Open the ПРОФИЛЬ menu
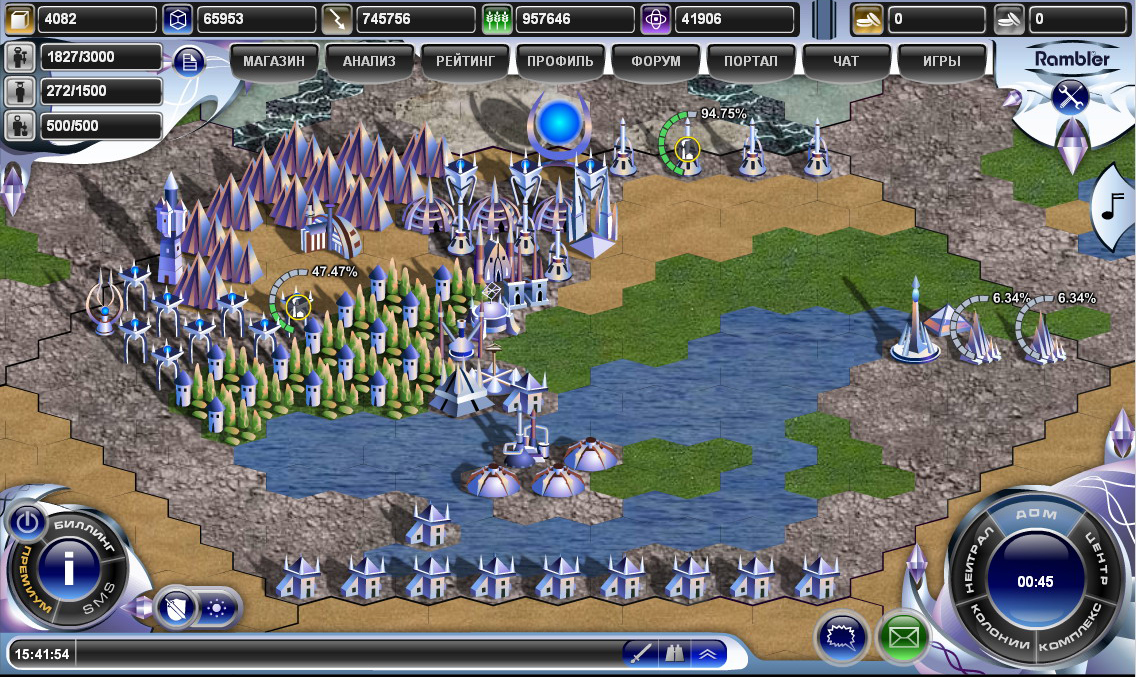 pyautogui.click(x=560, y=61)
